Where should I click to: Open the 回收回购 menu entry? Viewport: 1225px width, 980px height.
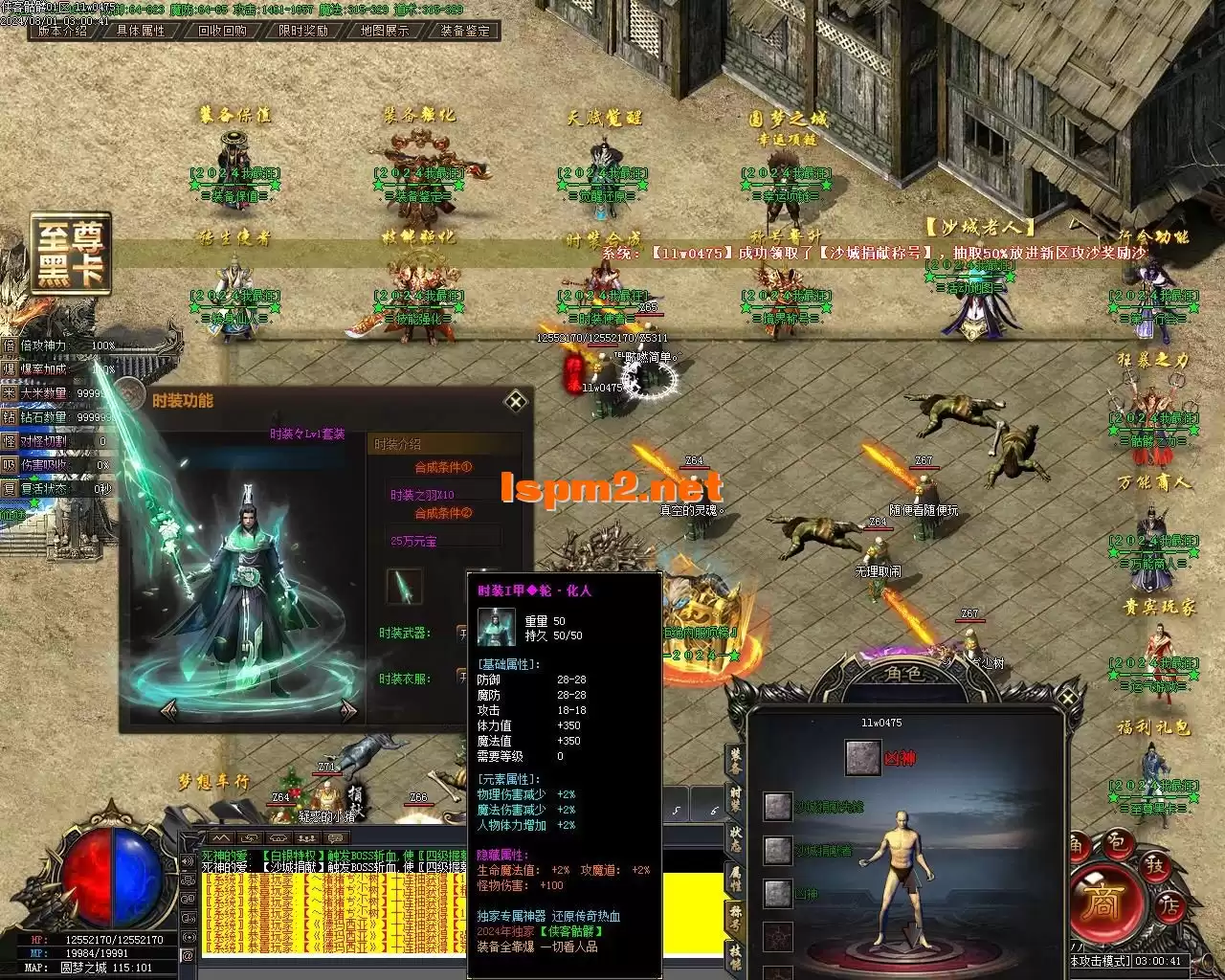tap(222, 31)
